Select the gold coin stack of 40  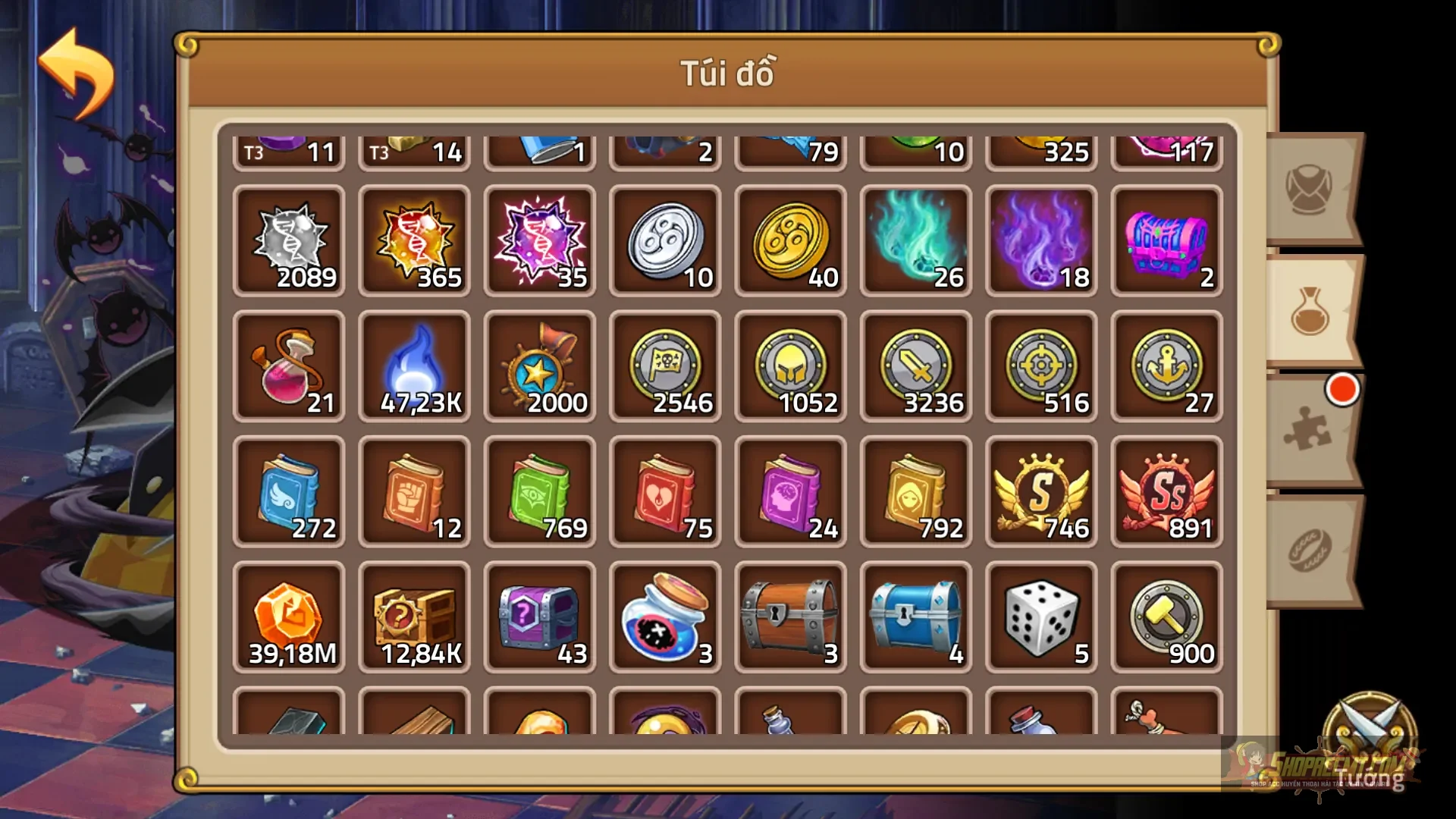(790, 241)
